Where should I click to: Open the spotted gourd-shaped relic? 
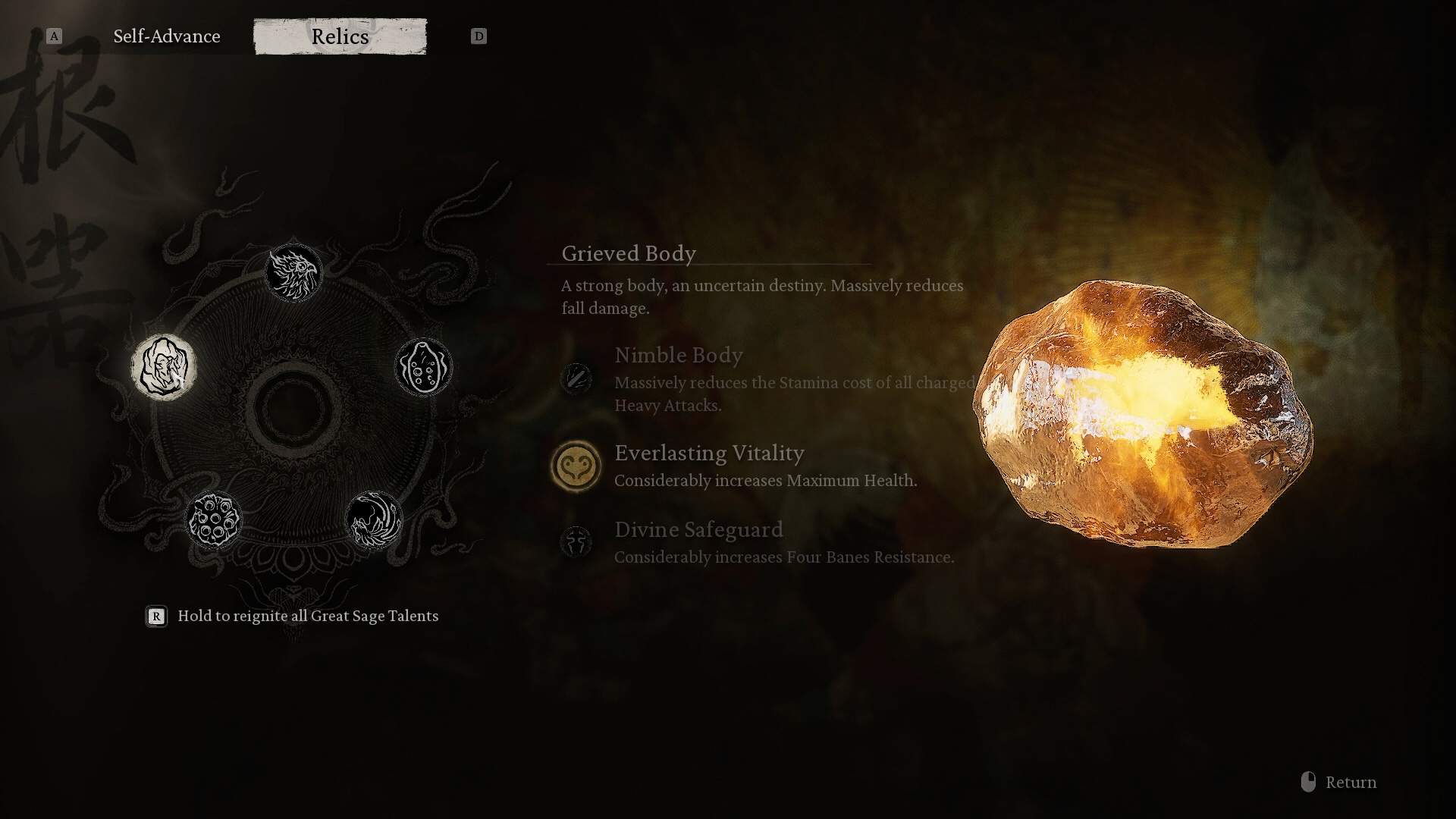coord(423,367)
